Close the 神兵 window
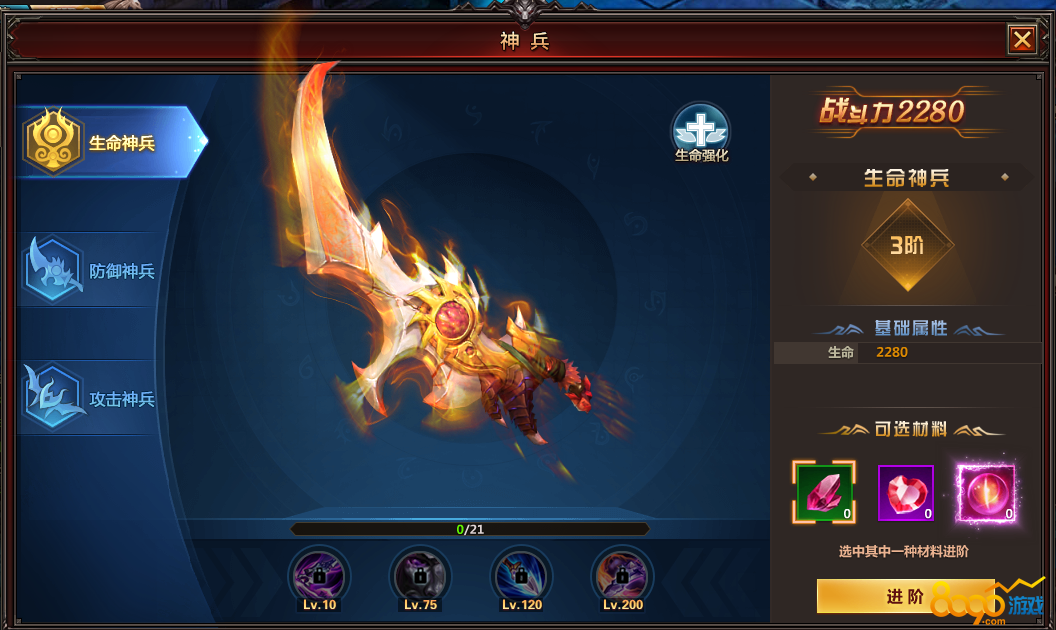The width and height of the screenshot is (1056, 630). click(x=1022, y=39)
